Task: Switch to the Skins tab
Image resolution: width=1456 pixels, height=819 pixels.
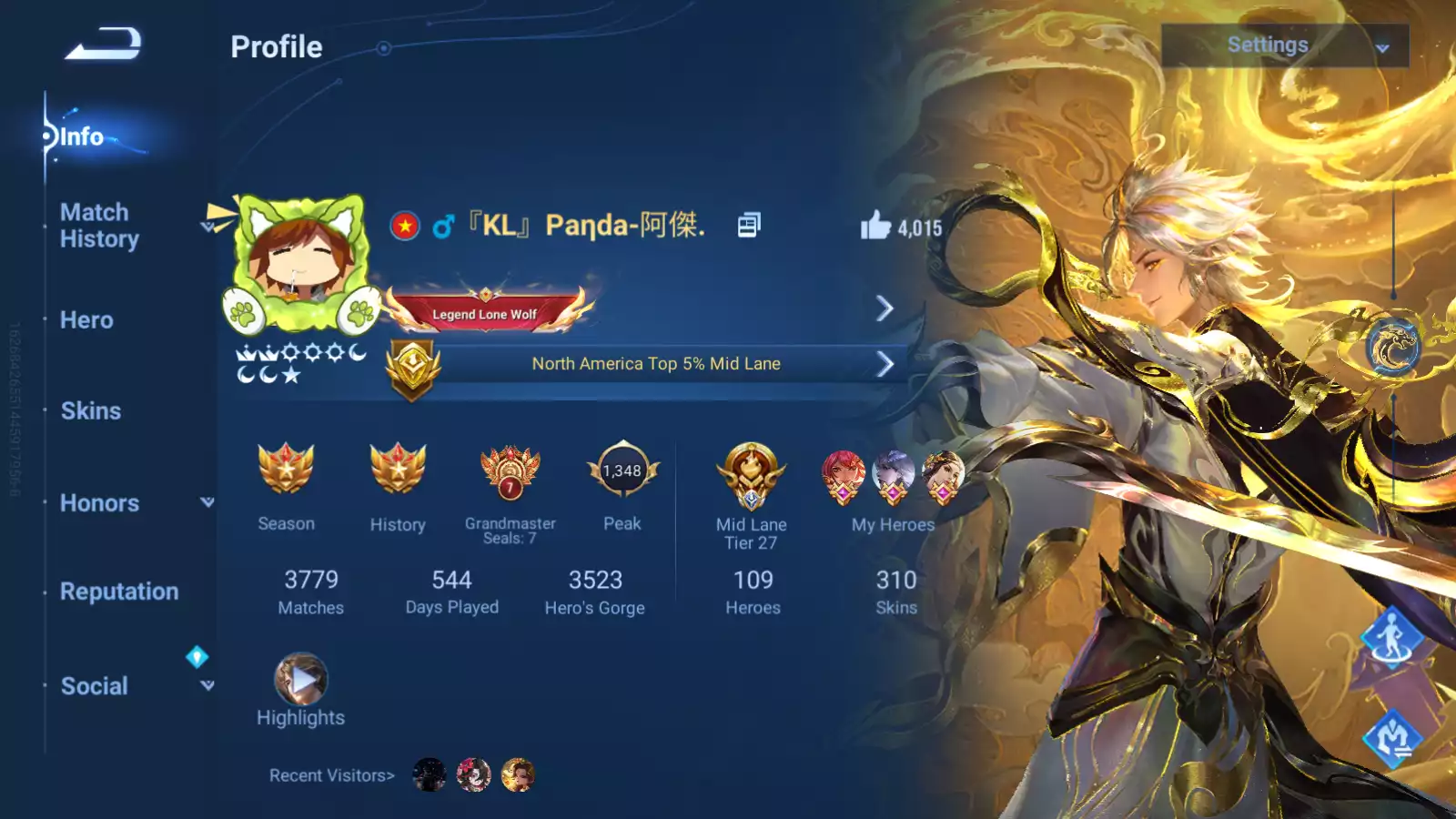Action: 93,411
